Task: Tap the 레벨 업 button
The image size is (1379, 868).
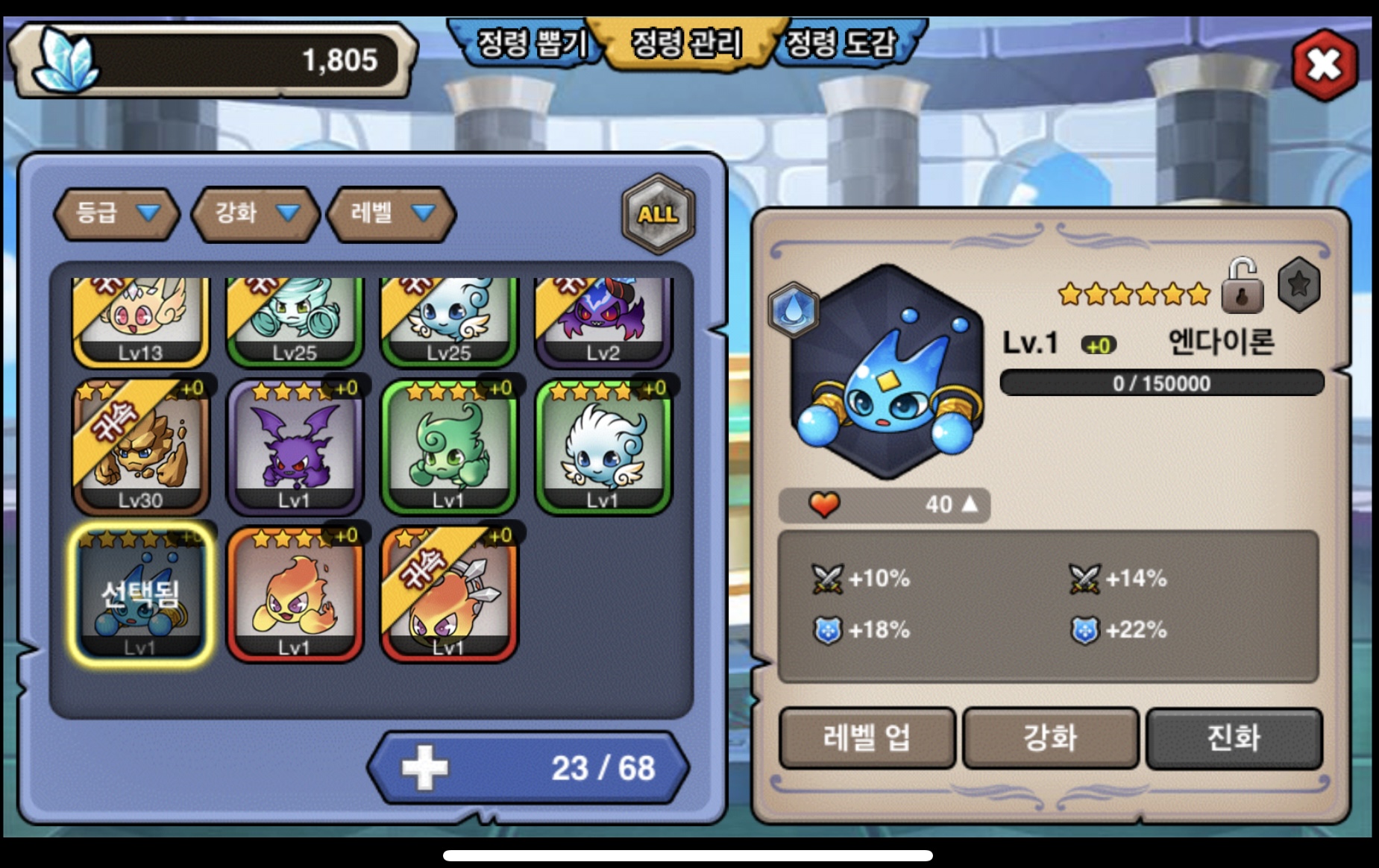Action: (x=867, y=738)
